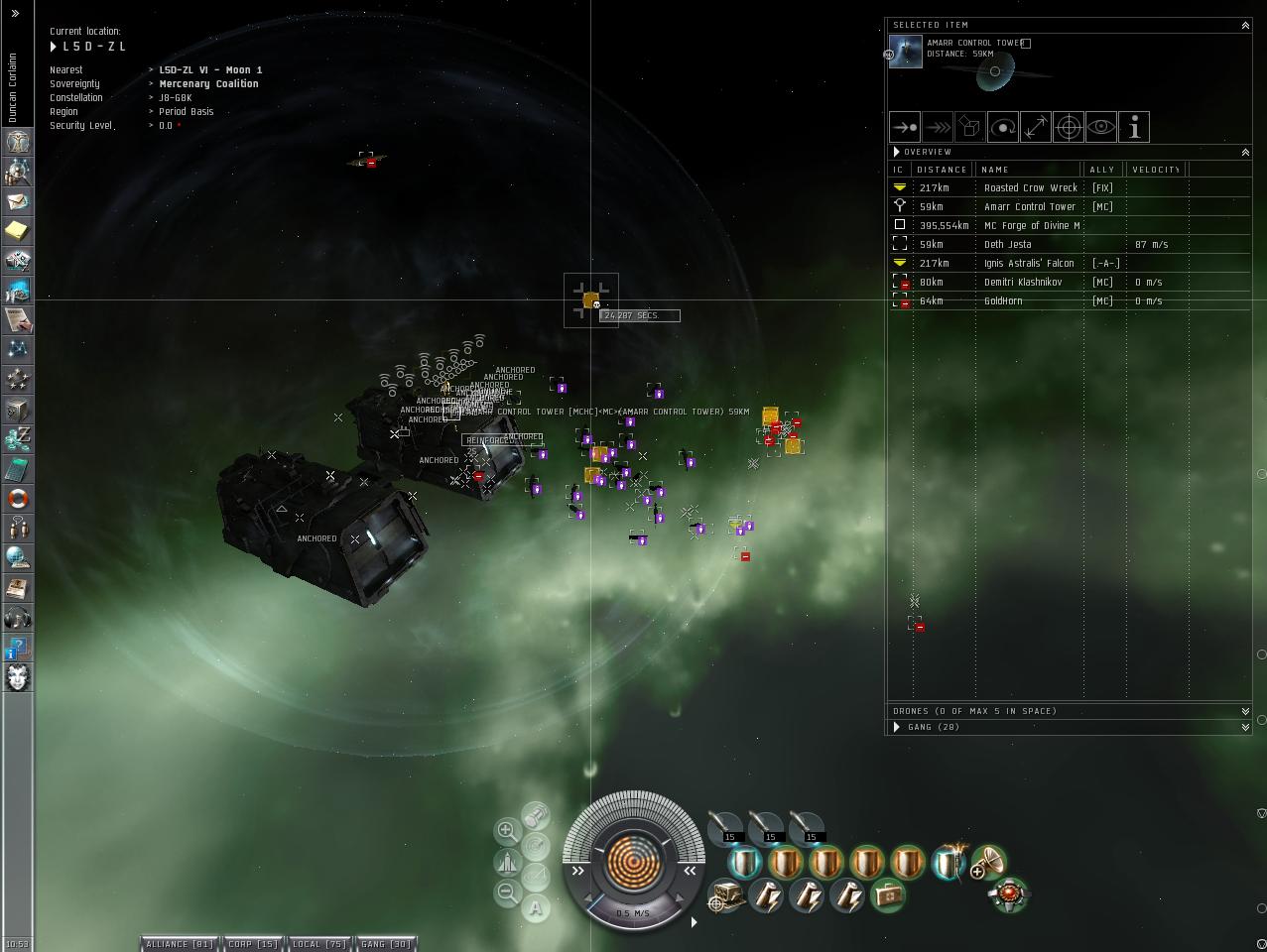Orbit the selected Amarr Control Tower
This screenshot has height=952, width=1267.
tap(1003, 127)
